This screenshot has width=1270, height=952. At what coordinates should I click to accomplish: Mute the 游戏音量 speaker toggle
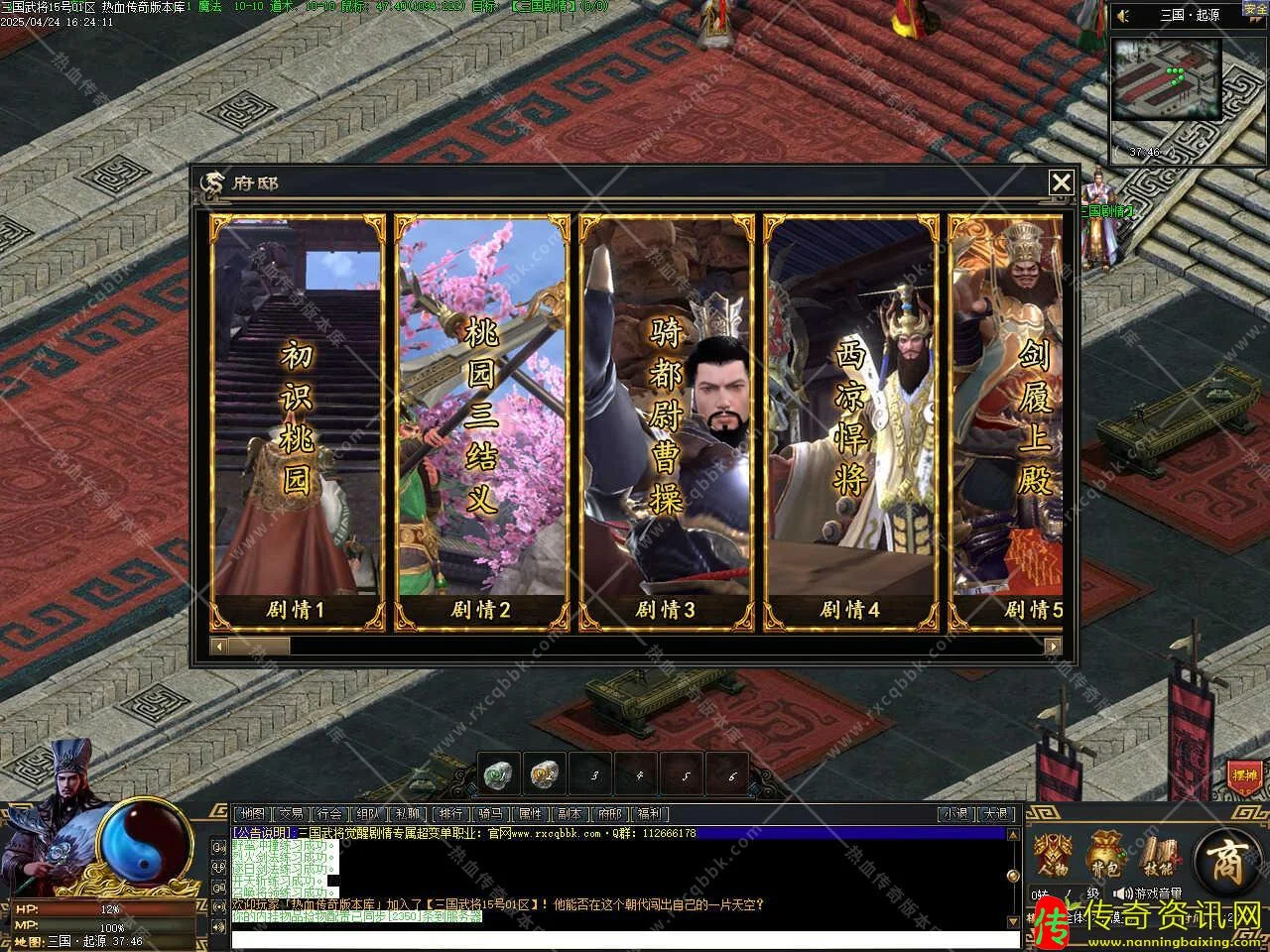click(x=1124, y=893)
